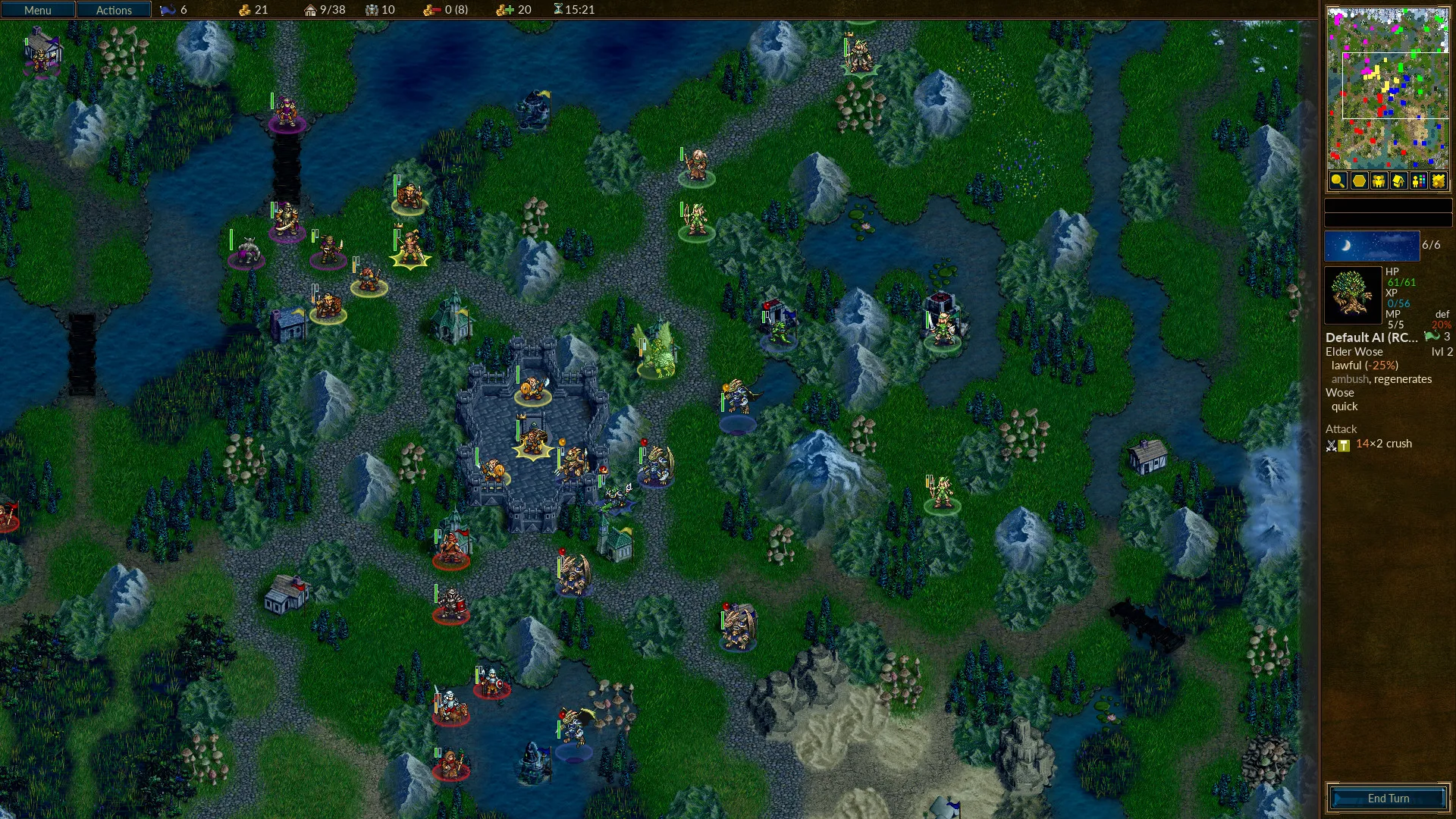Click the village count house icon
The width and height of the screenshot is (1456, 819).
point(309,10)
